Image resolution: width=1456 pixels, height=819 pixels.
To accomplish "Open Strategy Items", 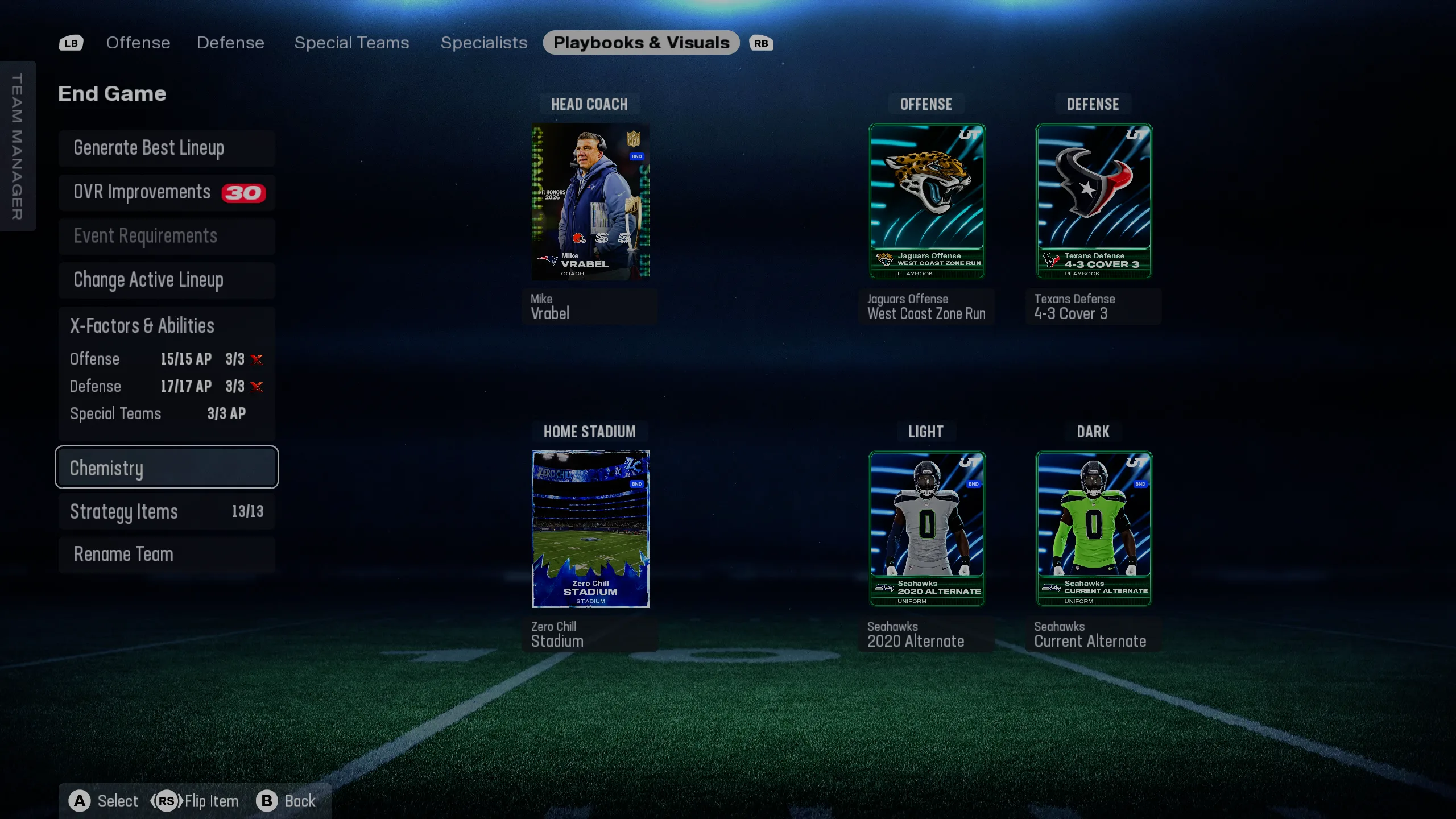I will pyautogui.click(x=167, y=511).
